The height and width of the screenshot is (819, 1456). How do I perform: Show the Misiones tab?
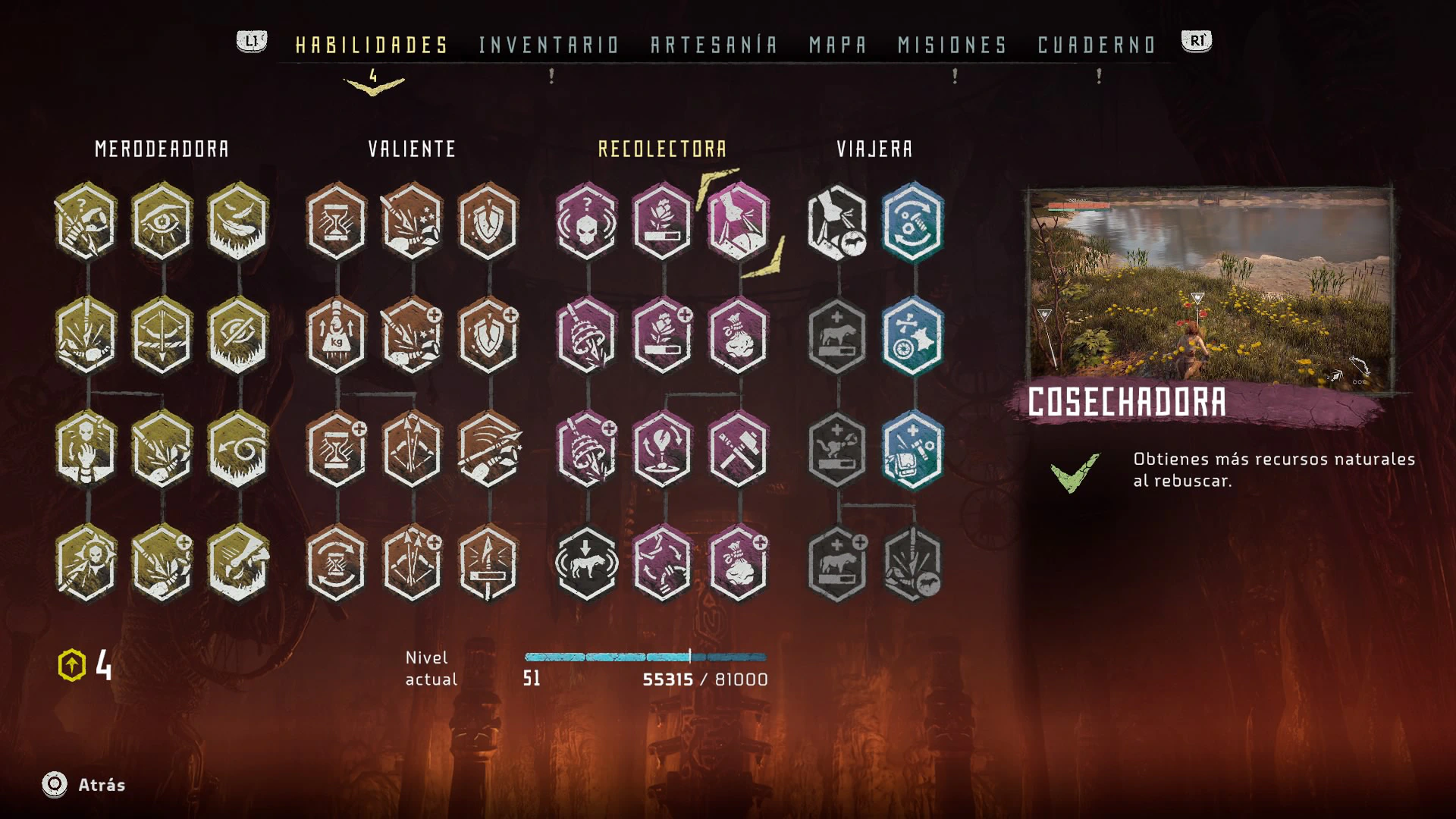[x=952, y=45]
